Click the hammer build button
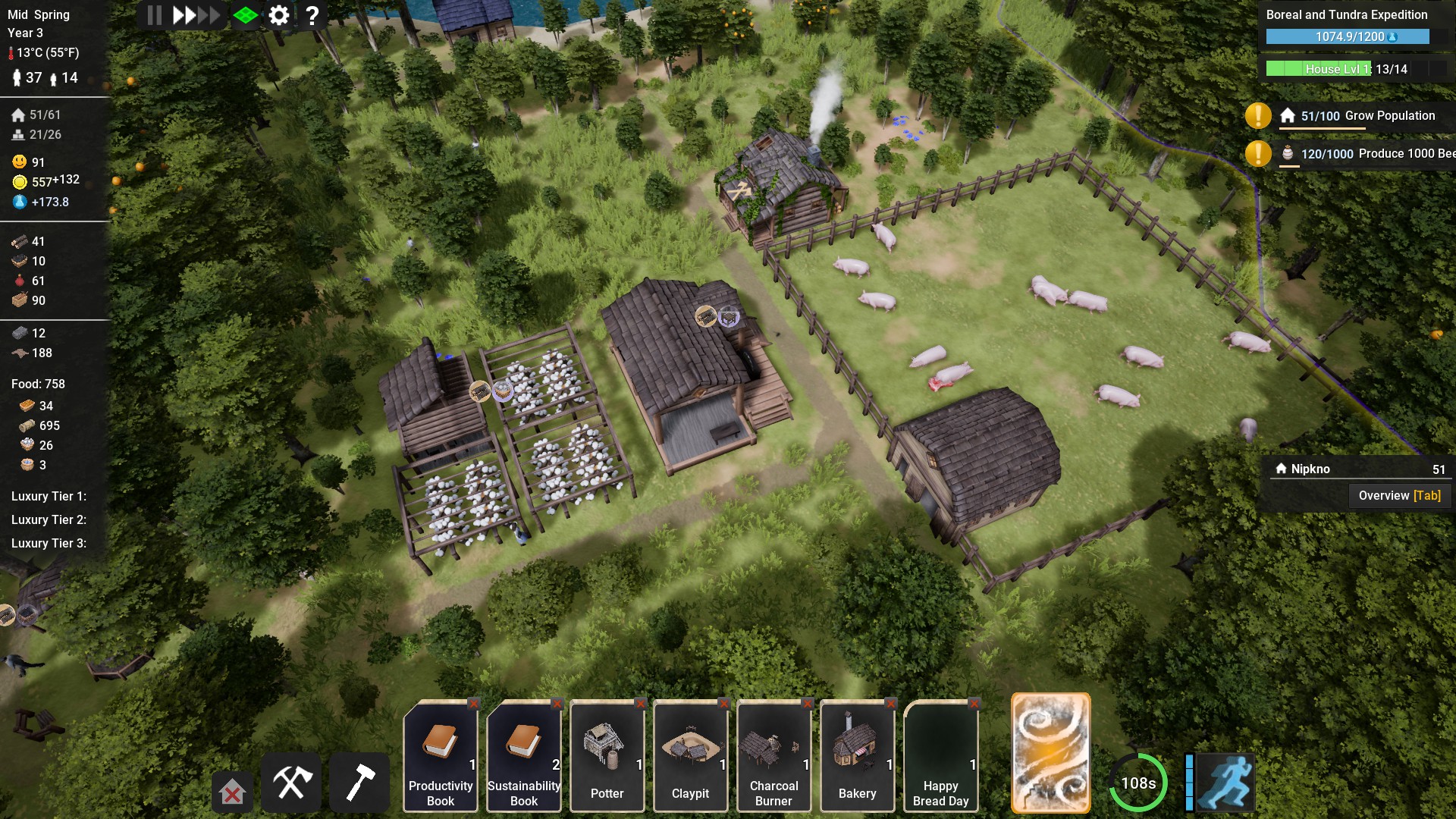 (x=360, y=783)
